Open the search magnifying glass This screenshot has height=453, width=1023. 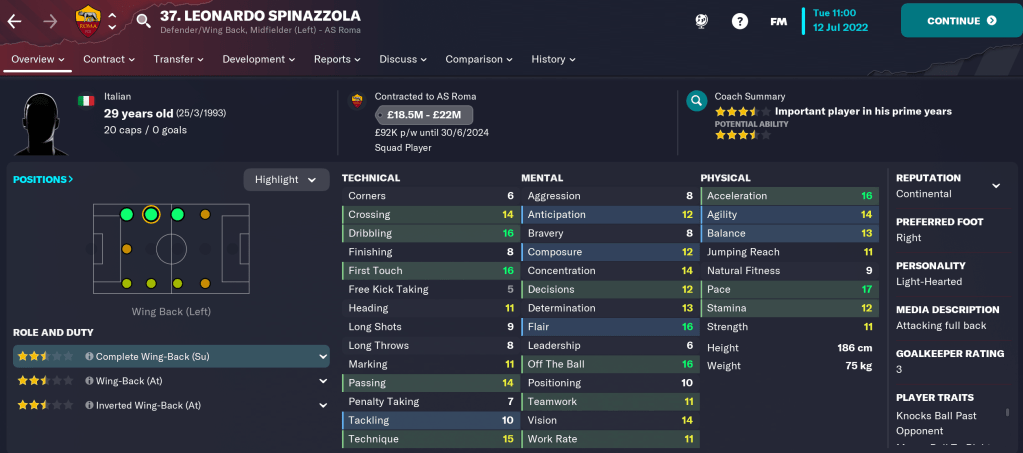143,20
